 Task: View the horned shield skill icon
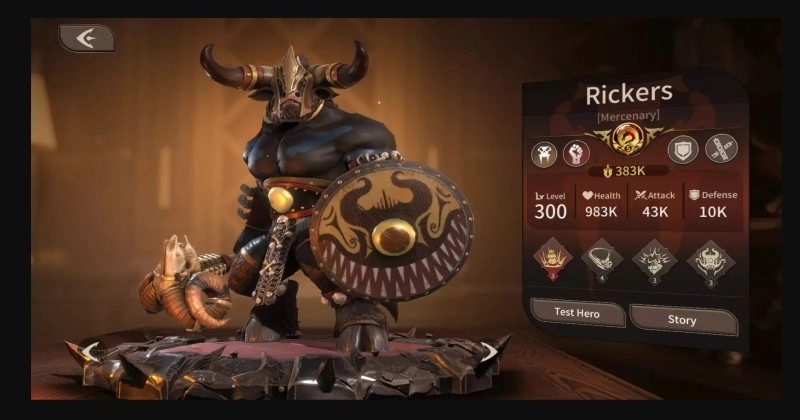(710, 259)
